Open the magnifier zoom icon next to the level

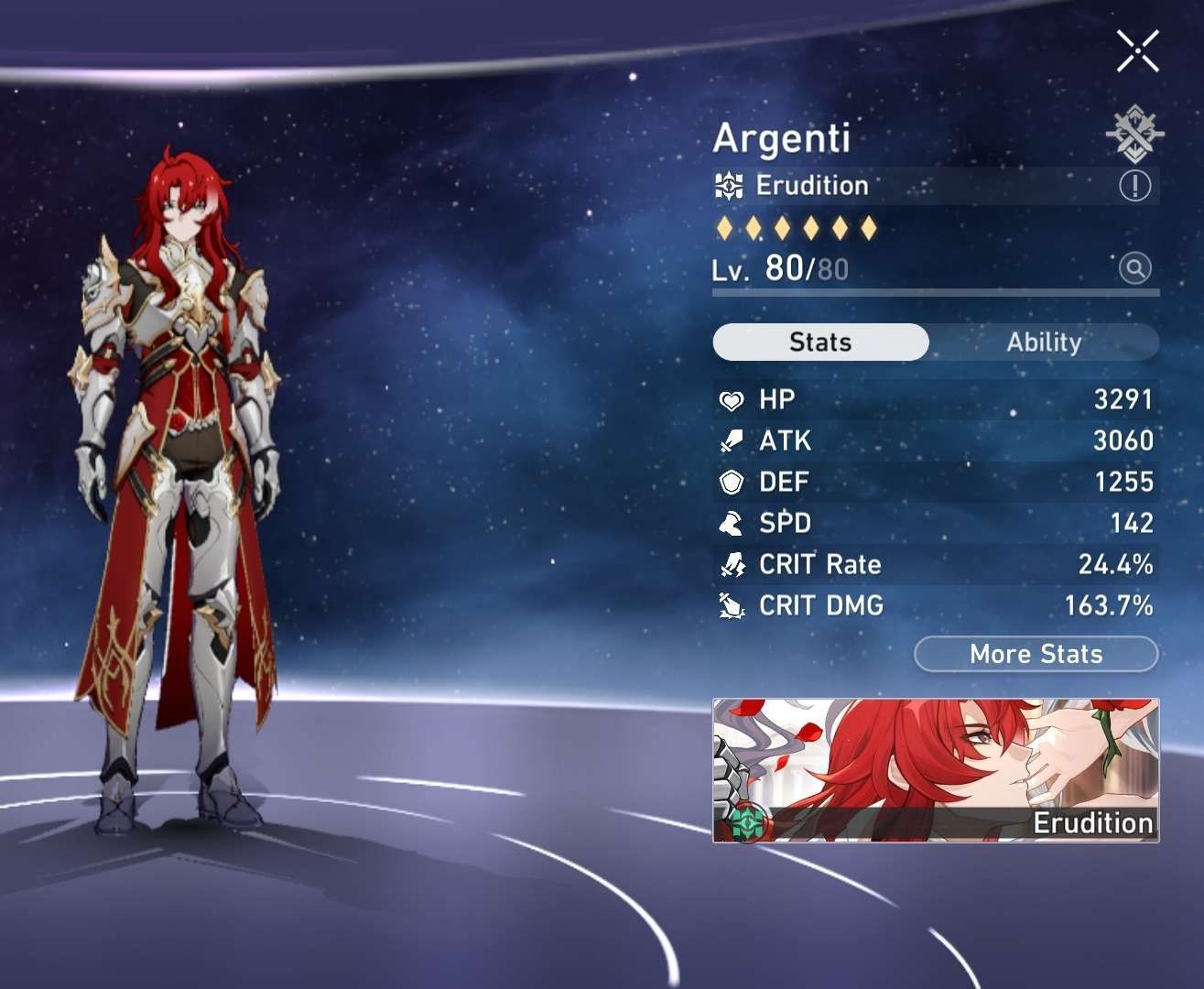(x=1134, y=270)
